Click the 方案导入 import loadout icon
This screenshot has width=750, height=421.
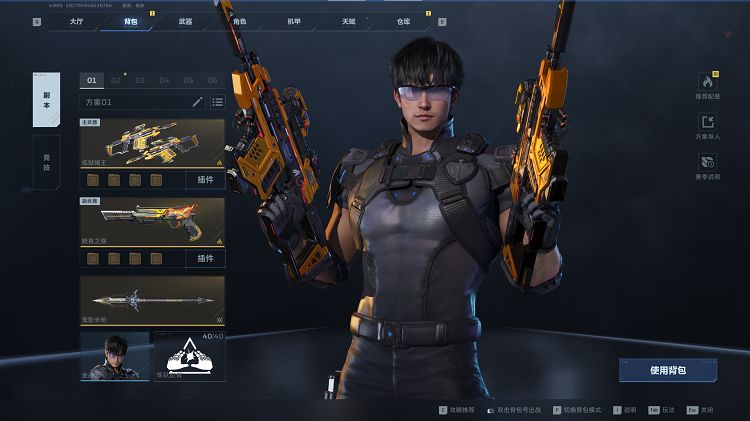[x=707, y=125]
